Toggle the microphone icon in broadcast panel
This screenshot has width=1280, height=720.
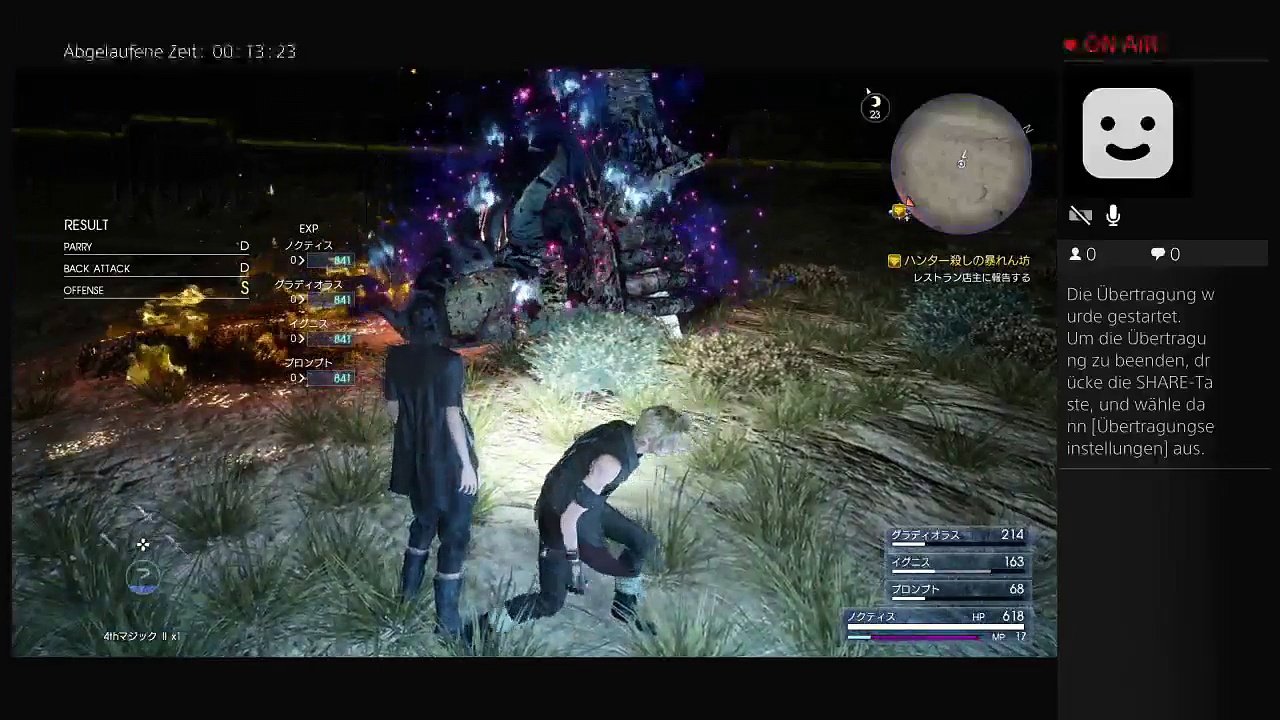[1113, 215]
